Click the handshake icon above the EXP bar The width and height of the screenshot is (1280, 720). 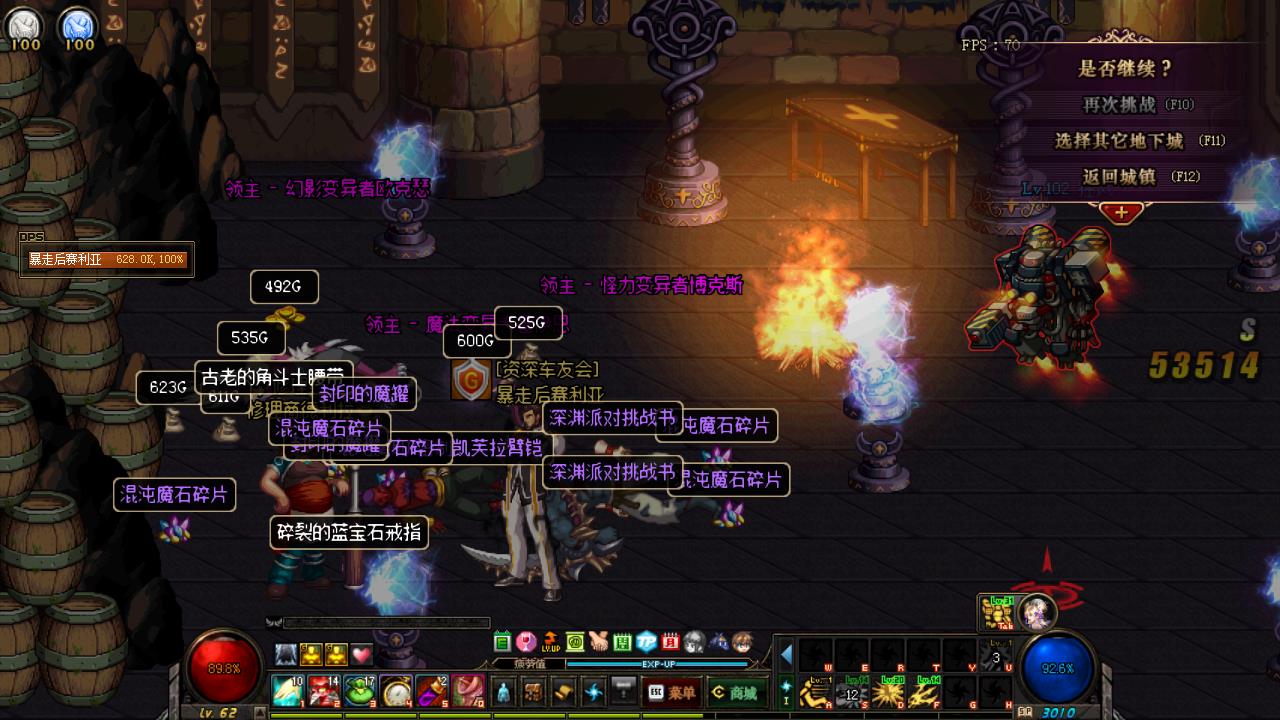[x=598, y=641]
